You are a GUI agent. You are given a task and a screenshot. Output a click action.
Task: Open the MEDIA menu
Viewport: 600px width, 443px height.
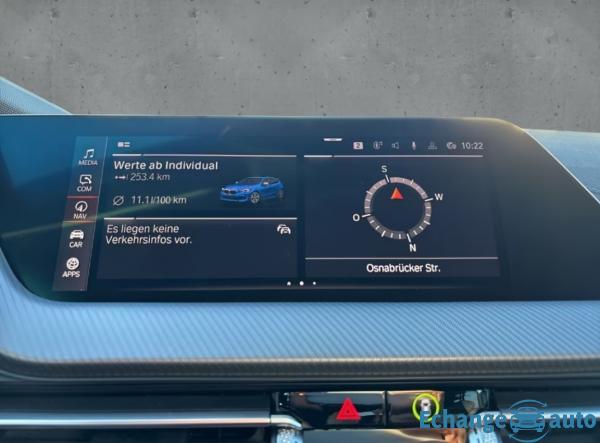88,155
